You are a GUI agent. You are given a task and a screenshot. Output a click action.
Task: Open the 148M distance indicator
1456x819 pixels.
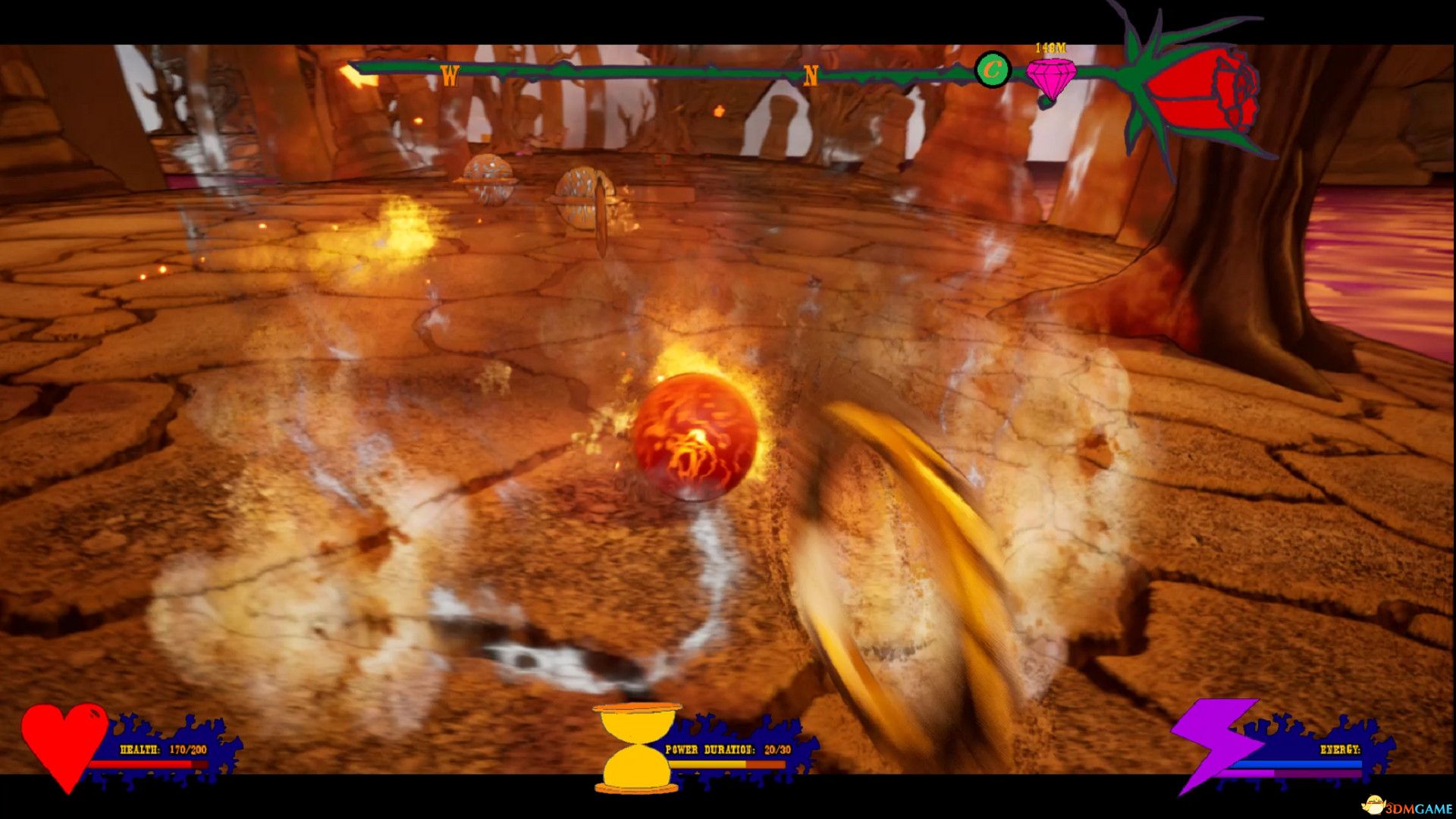pyautogui.click(x=1050, y=45)
